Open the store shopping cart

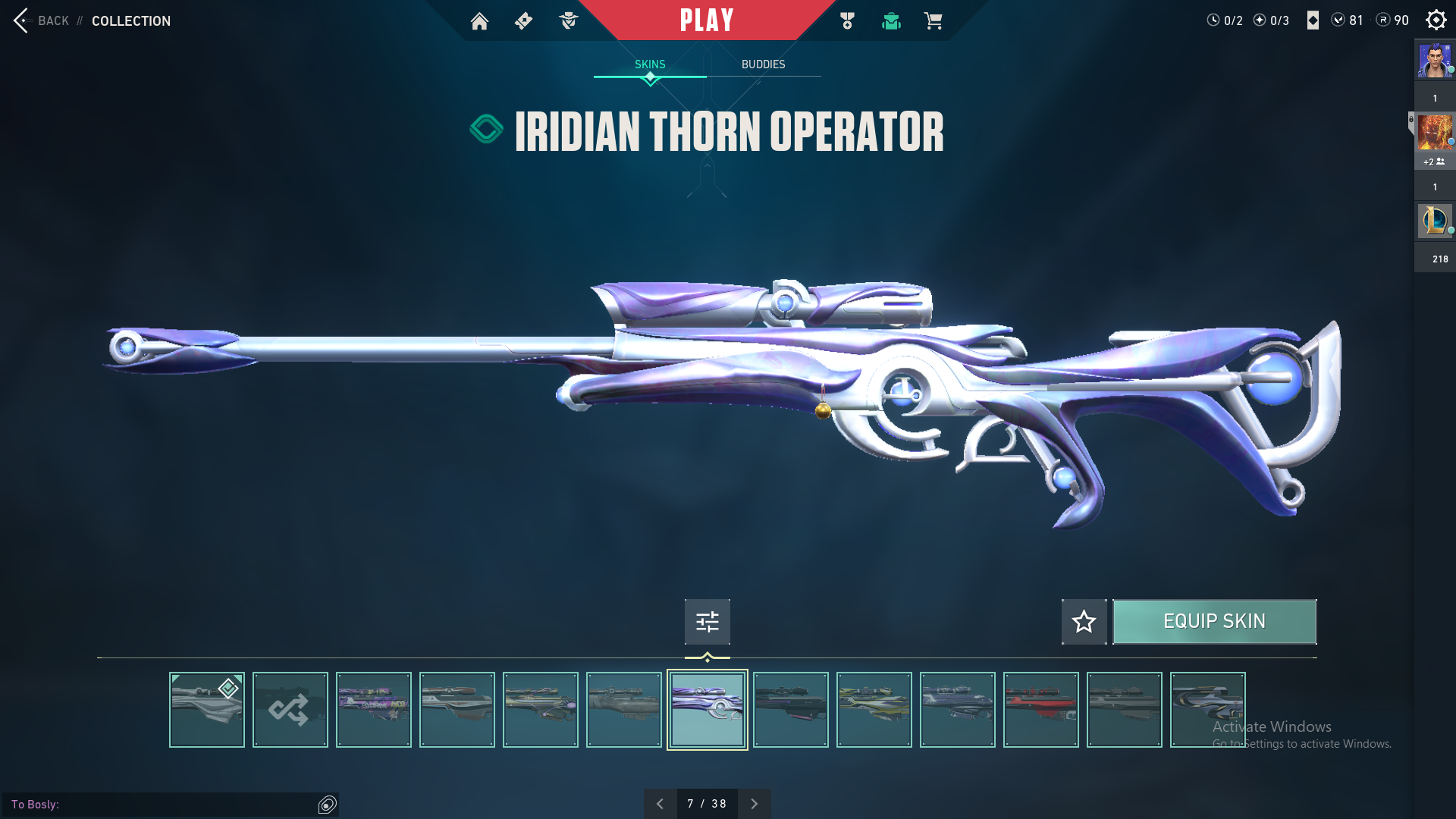(933, 21)
